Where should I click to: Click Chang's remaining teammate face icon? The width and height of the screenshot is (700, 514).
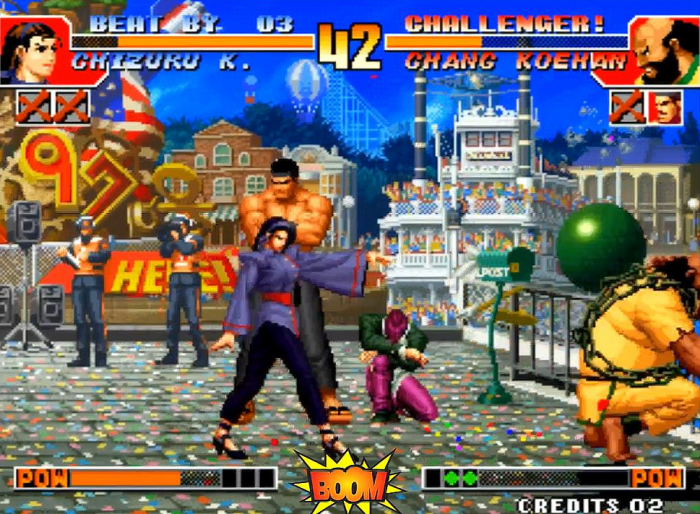665,107
